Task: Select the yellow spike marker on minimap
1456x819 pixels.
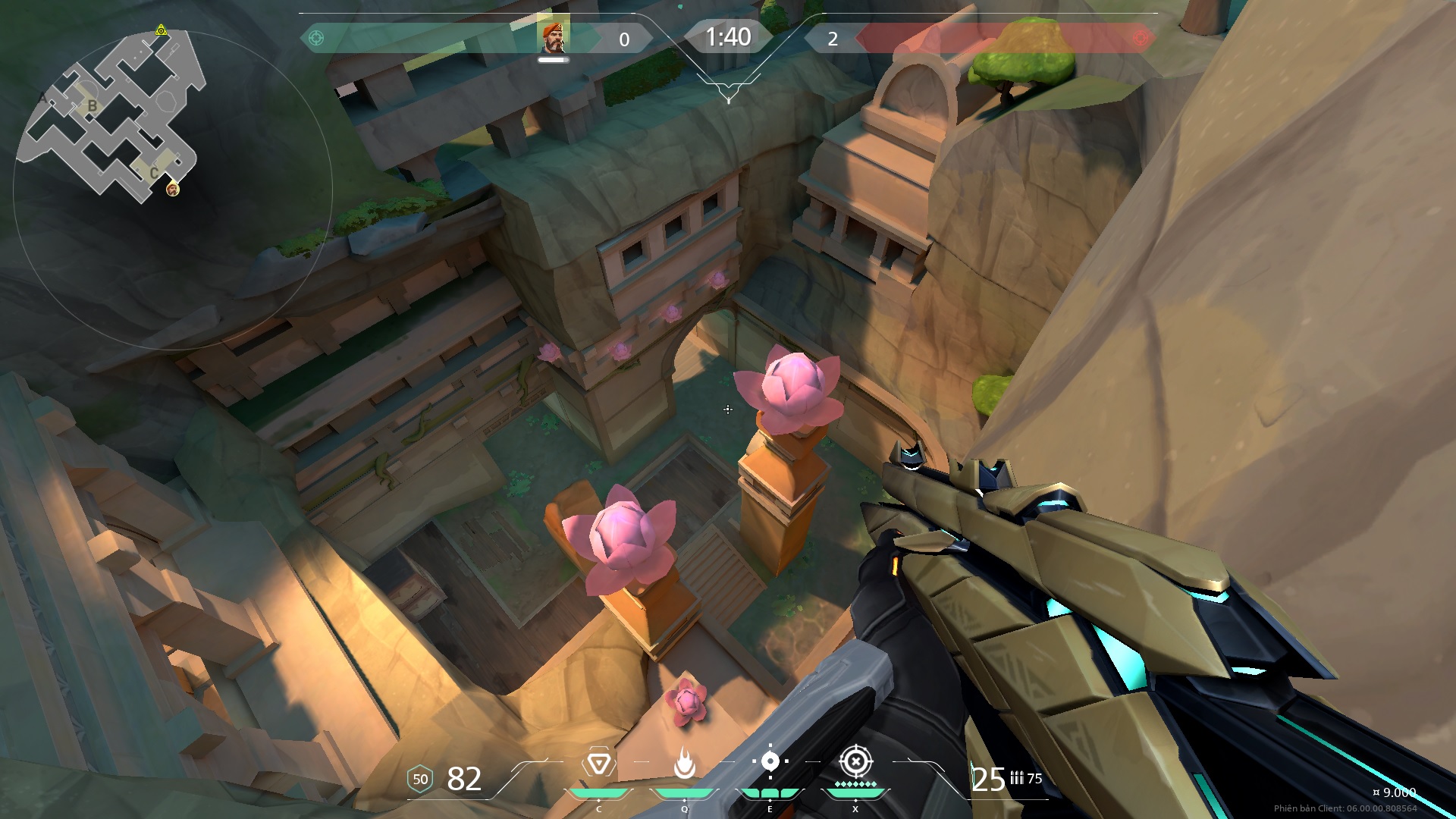Action: [161, 30]
